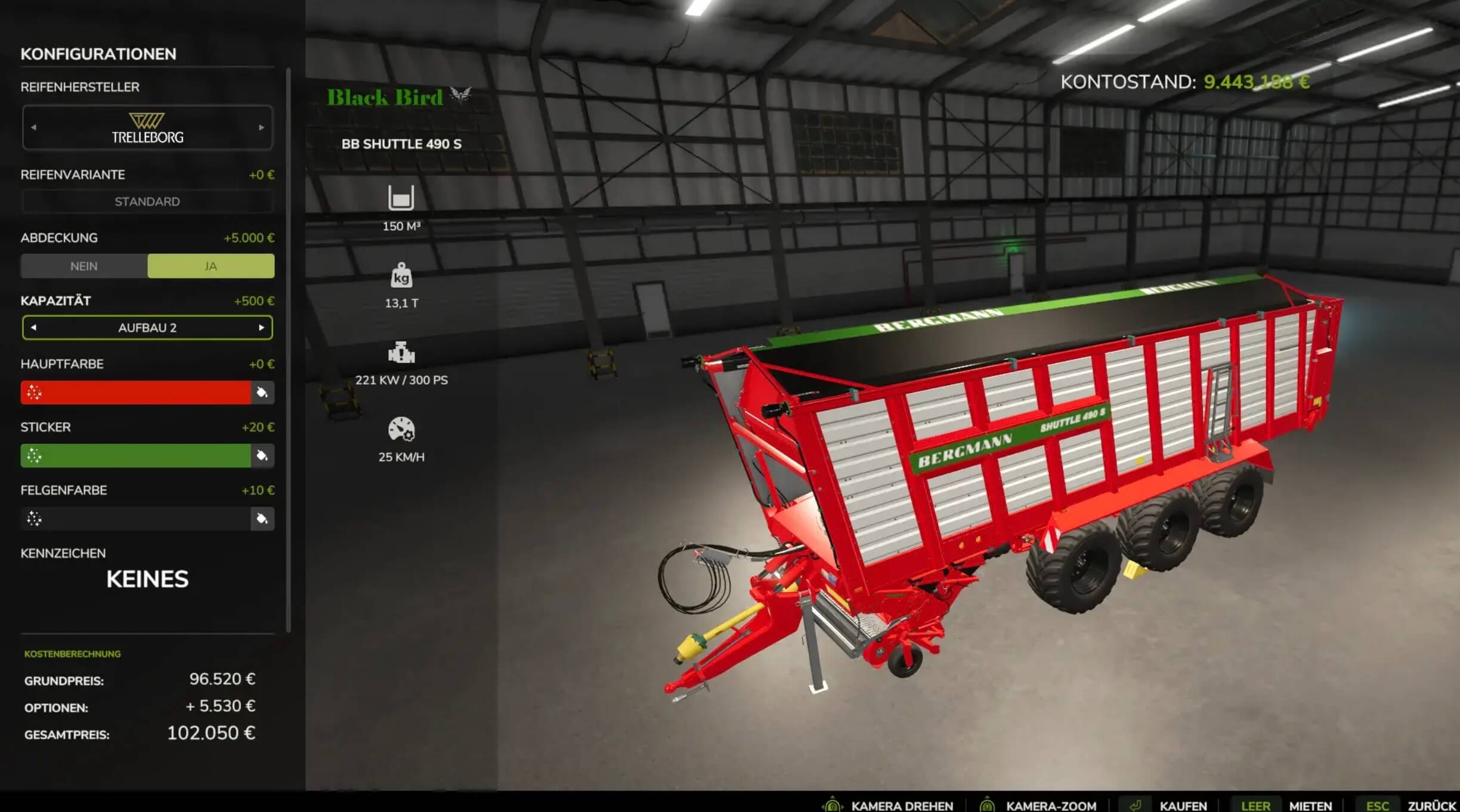Open the red Hauptfarbe color bar
The image size is (1460, 812).
coord(136,393)
